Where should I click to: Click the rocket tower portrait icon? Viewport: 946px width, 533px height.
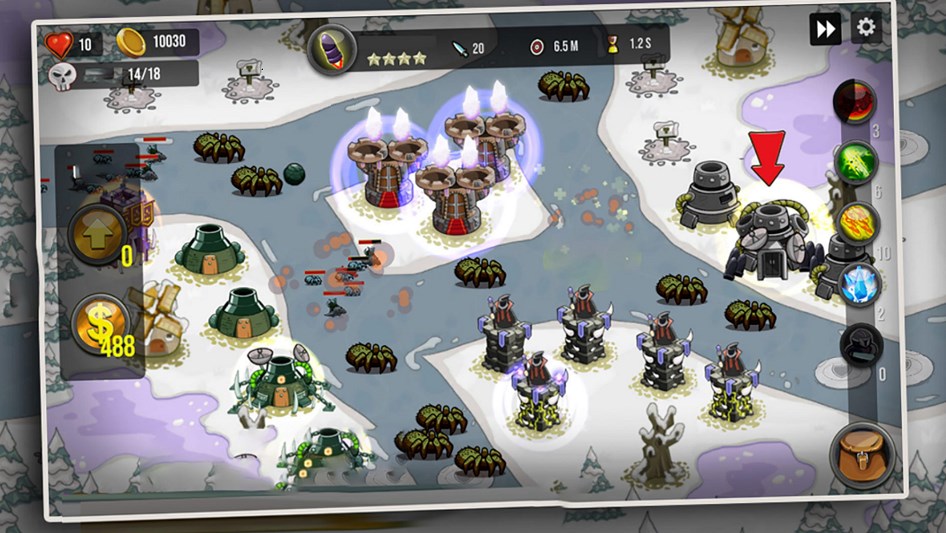(331, 49)
